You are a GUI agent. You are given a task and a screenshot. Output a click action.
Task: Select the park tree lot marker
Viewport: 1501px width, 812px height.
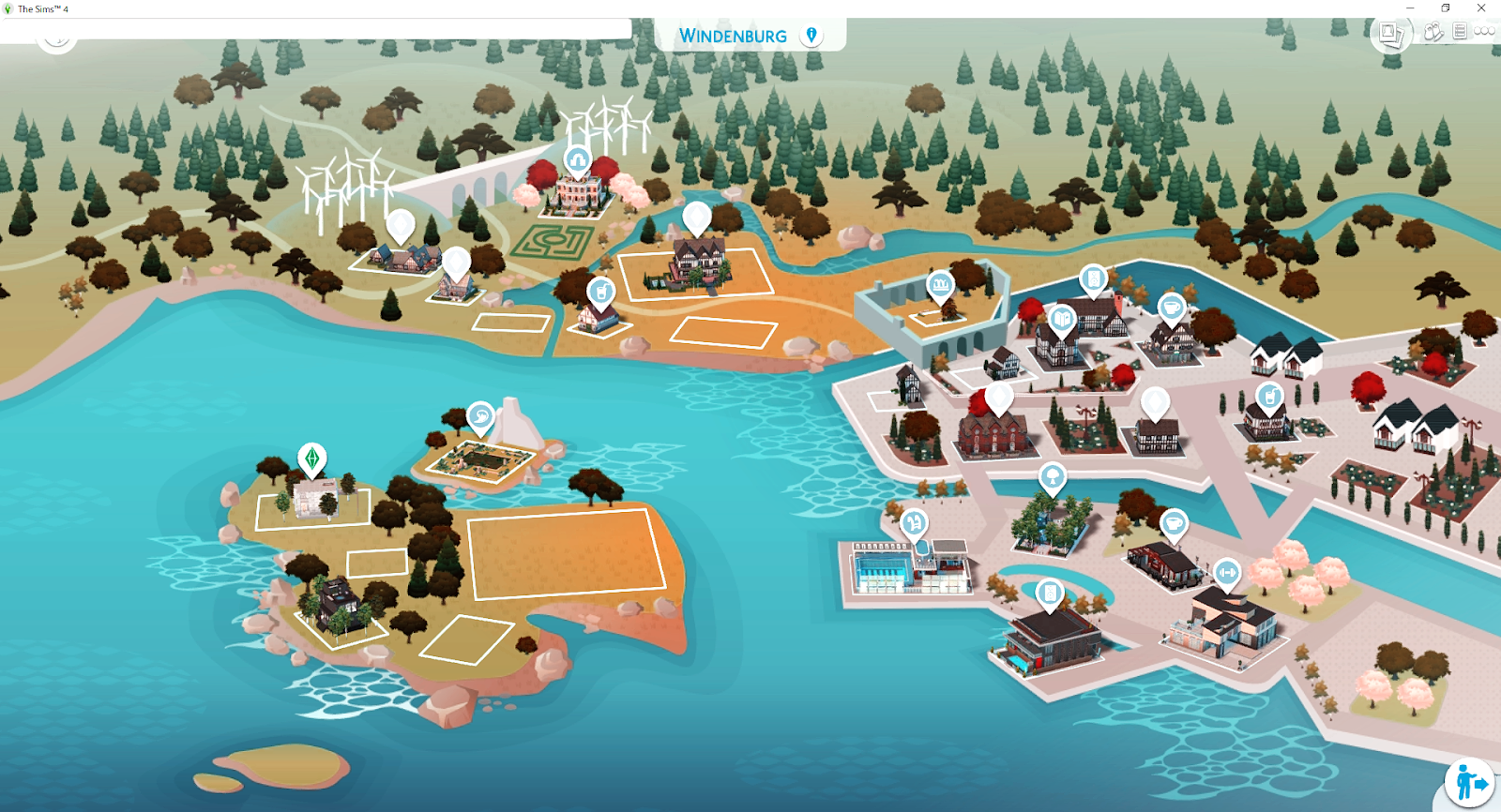tap(1052, 476)
